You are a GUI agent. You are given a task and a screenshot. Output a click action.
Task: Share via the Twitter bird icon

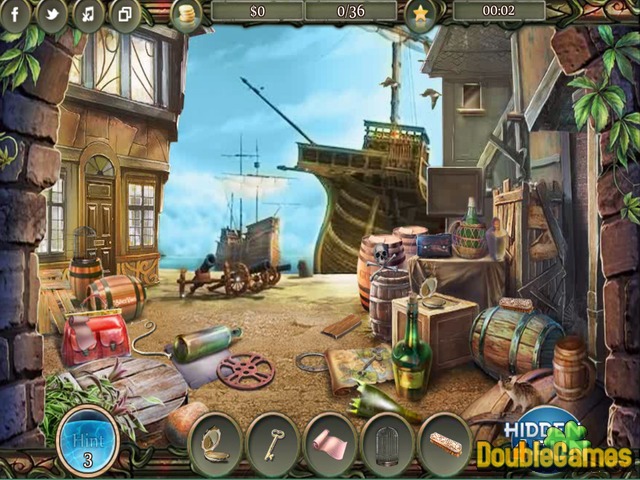[x=52, y=14]
